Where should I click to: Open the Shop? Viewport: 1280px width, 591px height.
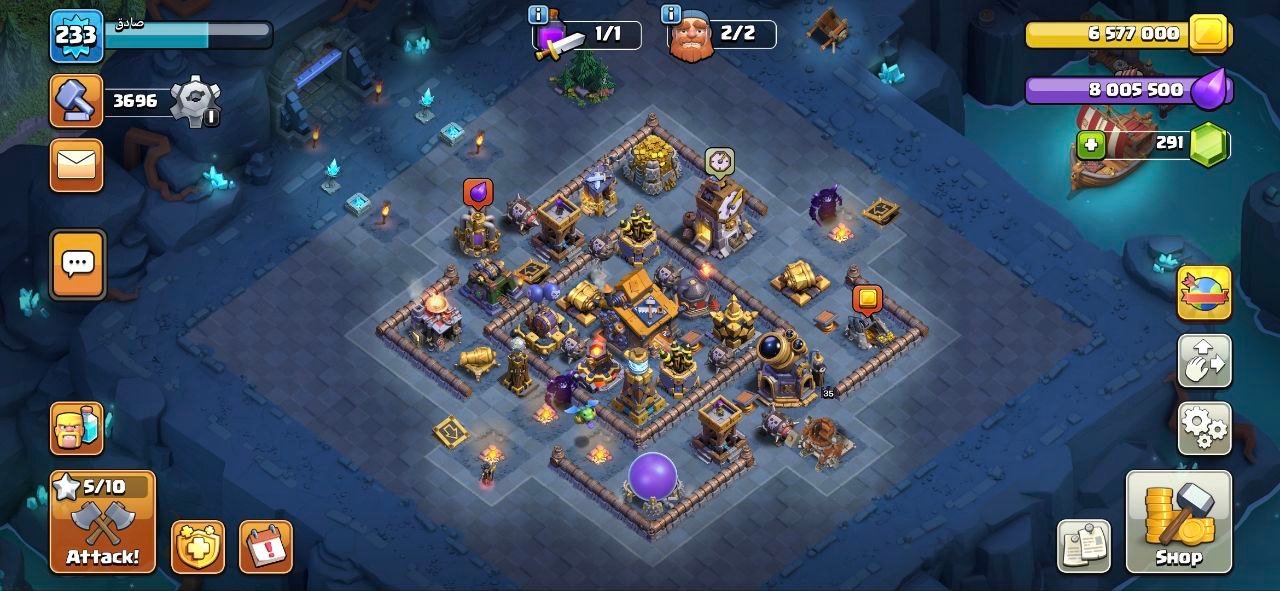point(1179,522)
